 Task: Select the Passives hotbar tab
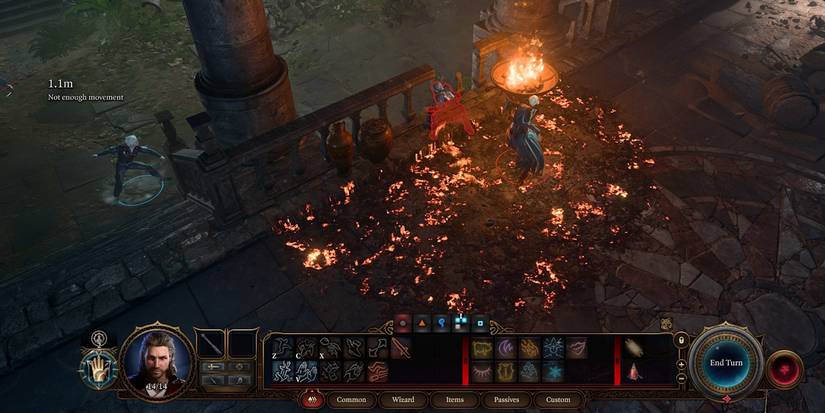pyautogui.click(x=505, y=399)
